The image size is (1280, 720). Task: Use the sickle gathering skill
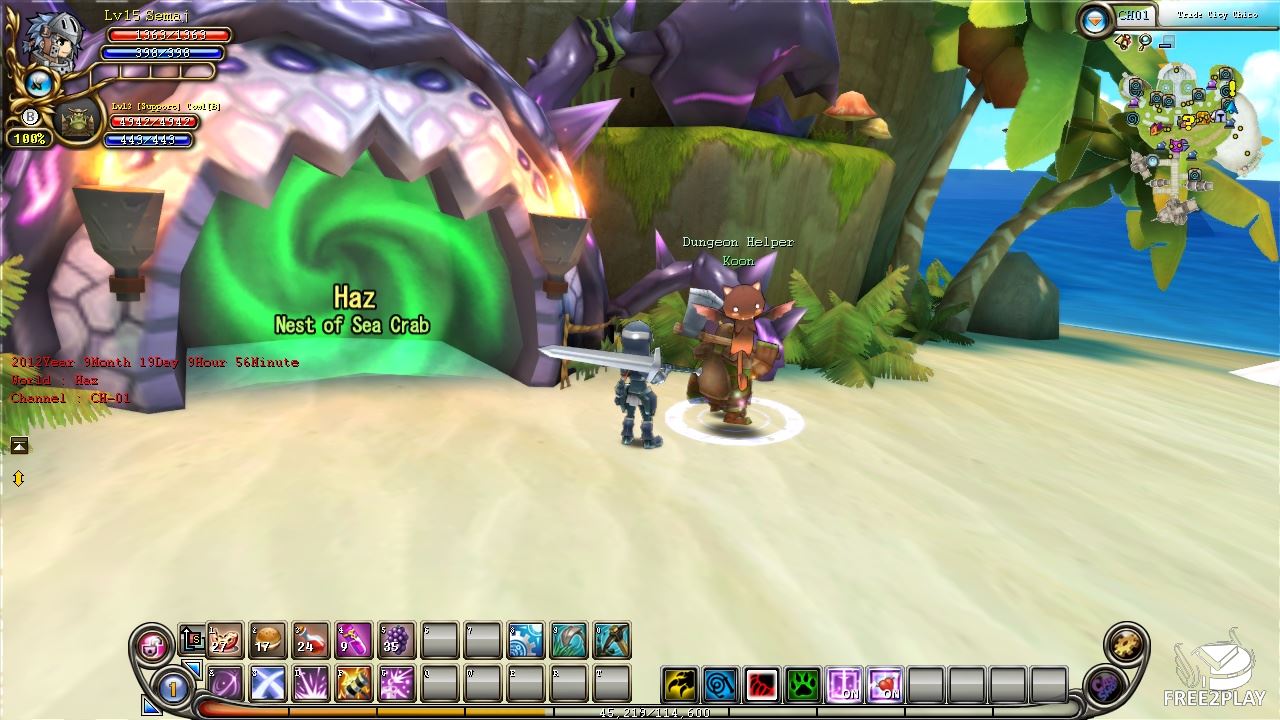[x=569, y=640]
